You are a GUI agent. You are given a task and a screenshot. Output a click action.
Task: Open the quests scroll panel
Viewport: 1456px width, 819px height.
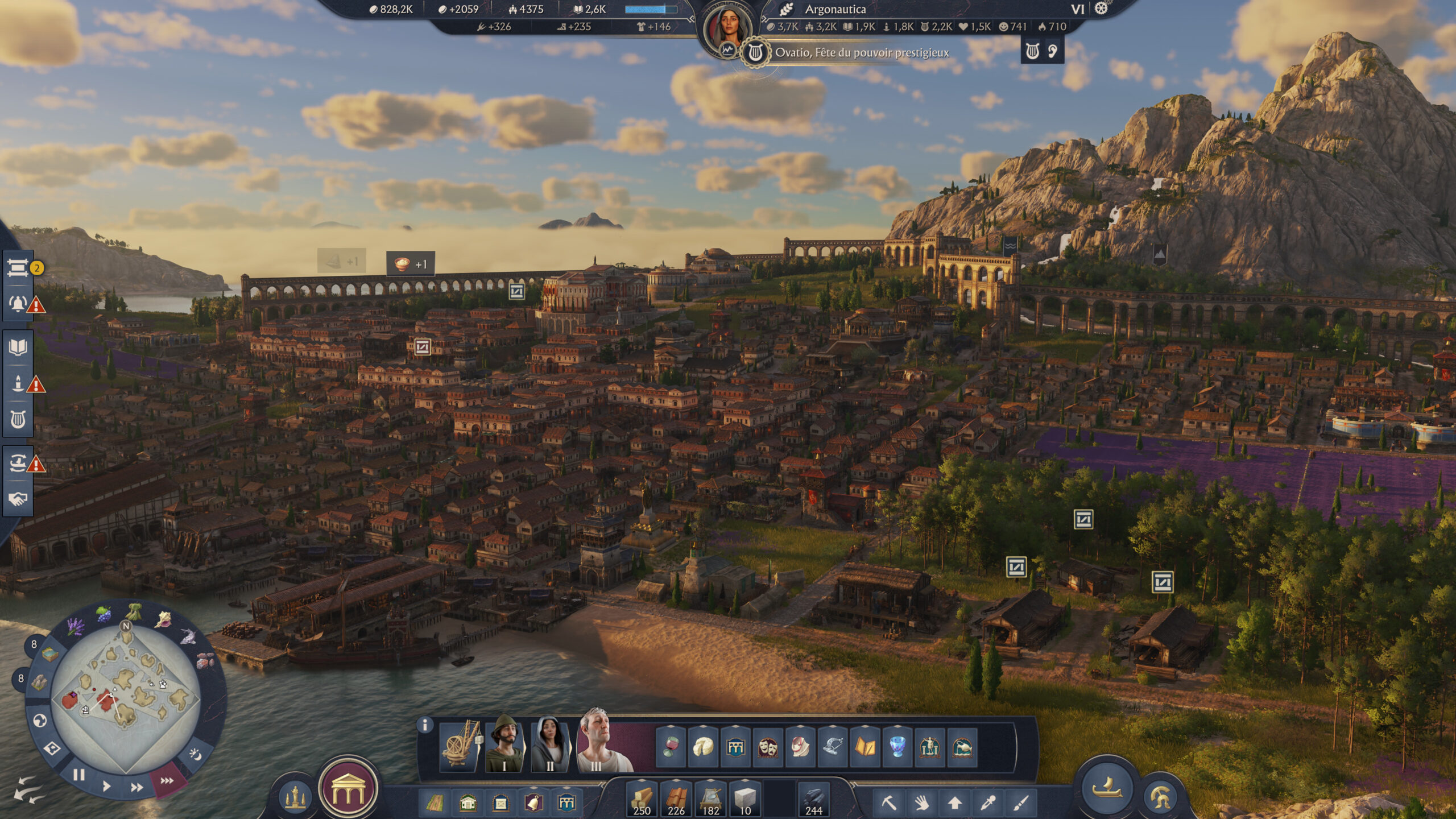(x=18, y=267)
